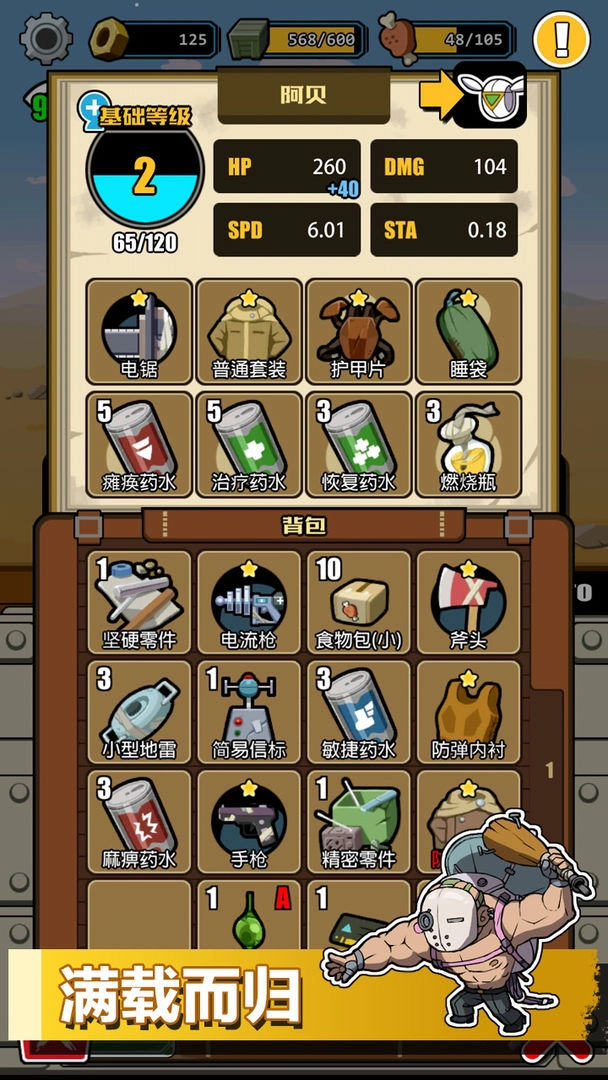Pick the 睡袋 sleeping bag slot
608x1080 pixels.
468,331
